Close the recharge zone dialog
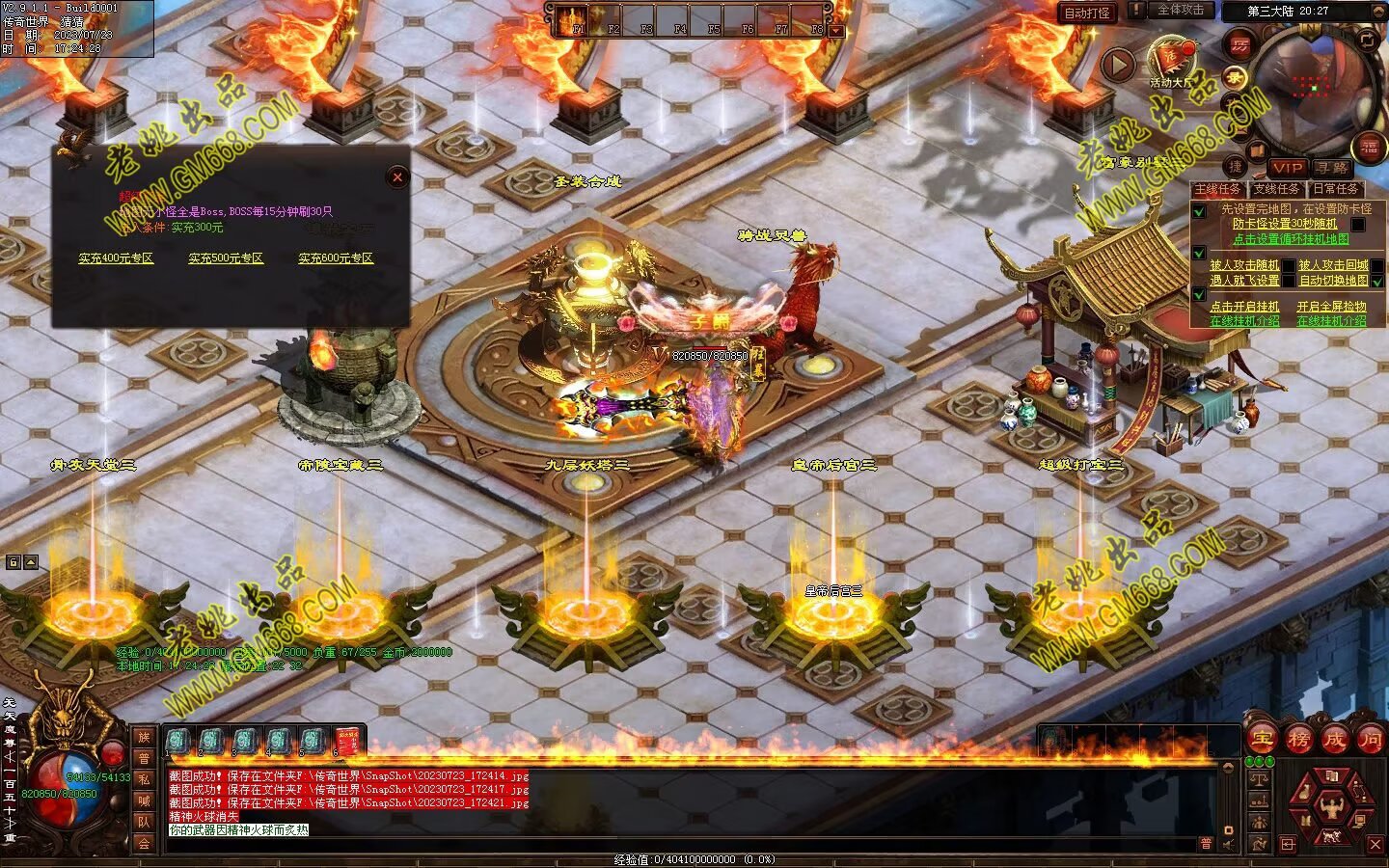Screen dimensions: 1389x868 point(396,176)
